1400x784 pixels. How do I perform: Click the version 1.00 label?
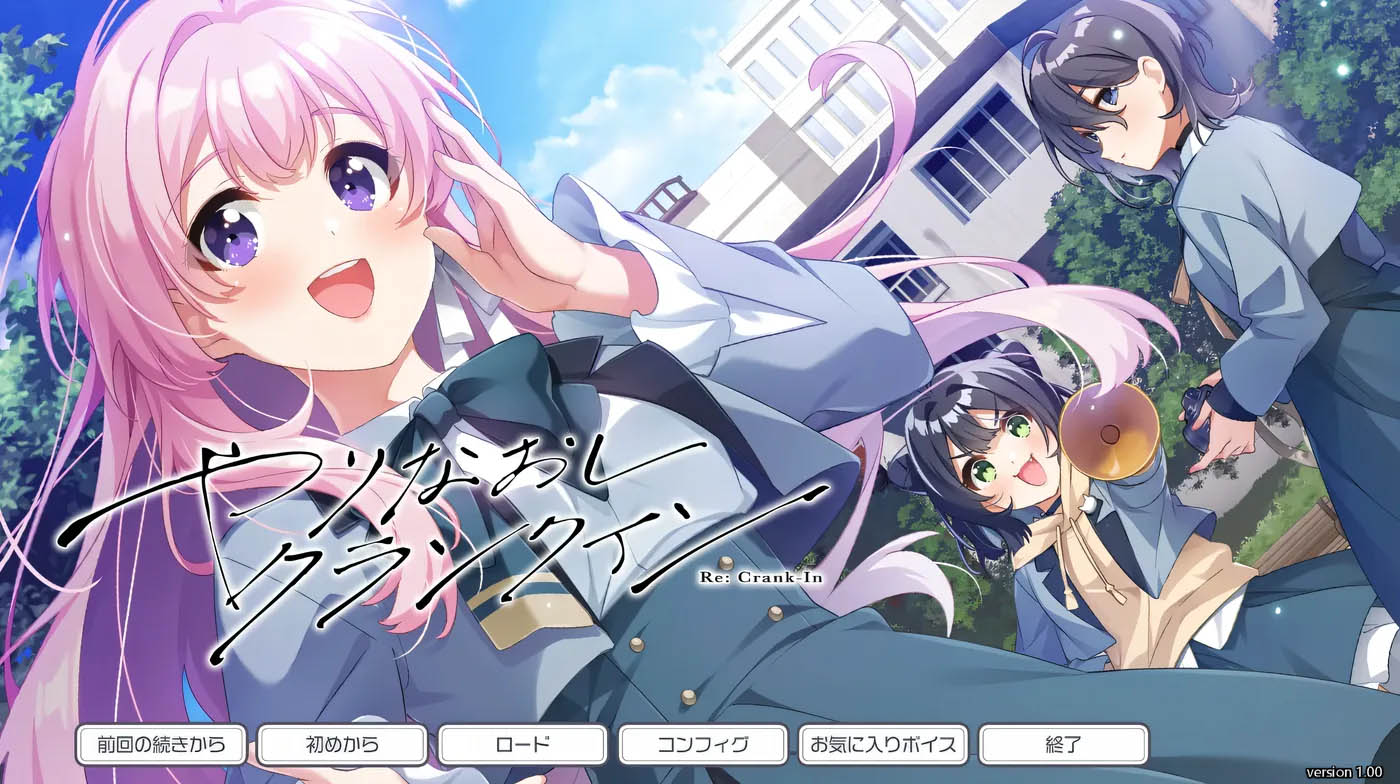(1342, 771)
